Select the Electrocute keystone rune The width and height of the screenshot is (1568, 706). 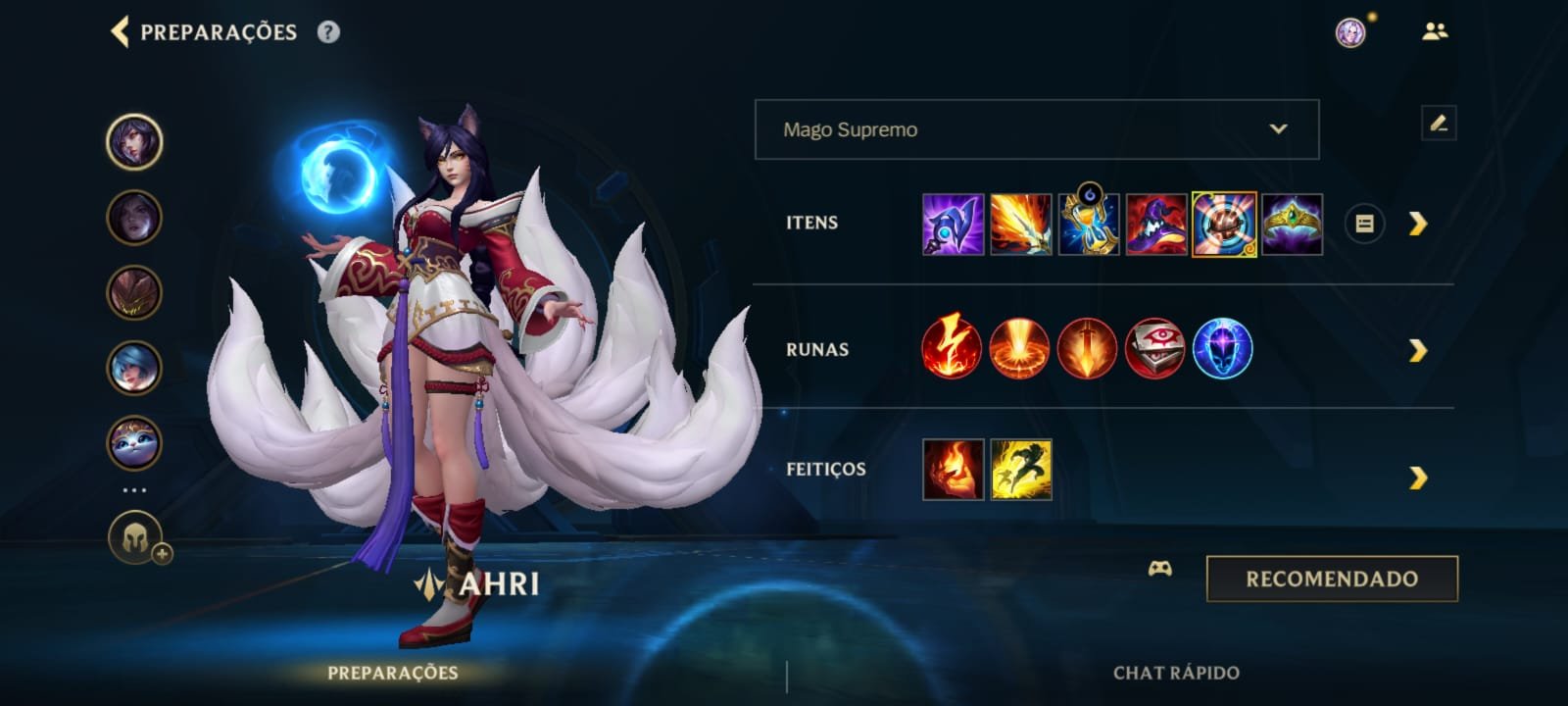click(x=952, y=348)
